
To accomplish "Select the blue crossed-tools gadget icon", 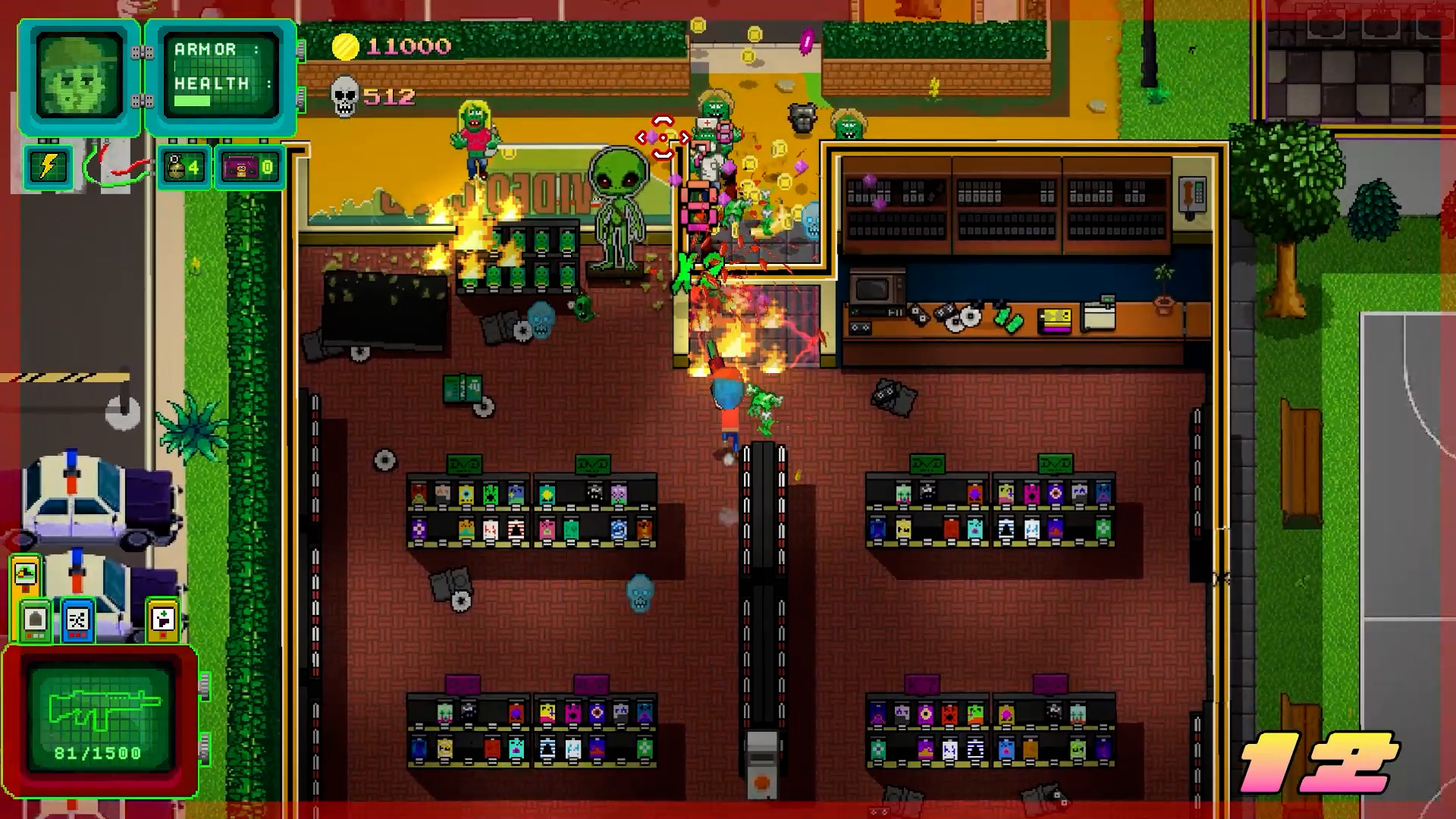I will pyautogui.click(x=78, y=620).
